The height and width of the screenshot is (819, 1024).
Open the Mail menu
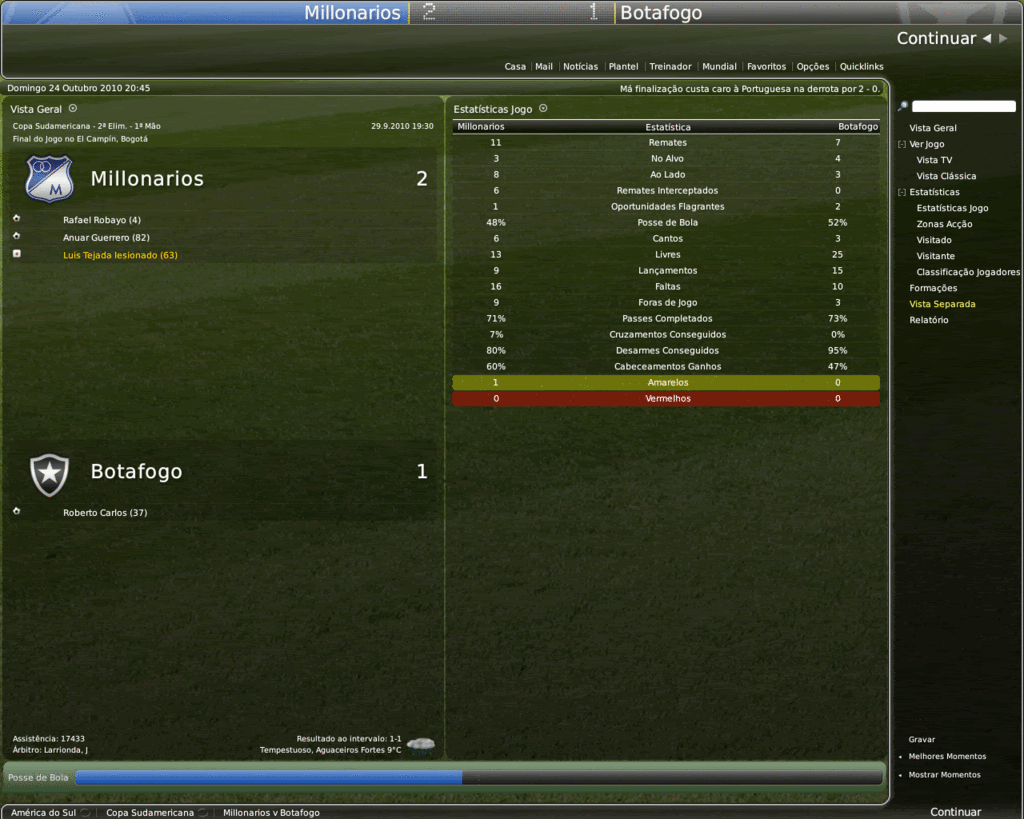coord(544,67)
